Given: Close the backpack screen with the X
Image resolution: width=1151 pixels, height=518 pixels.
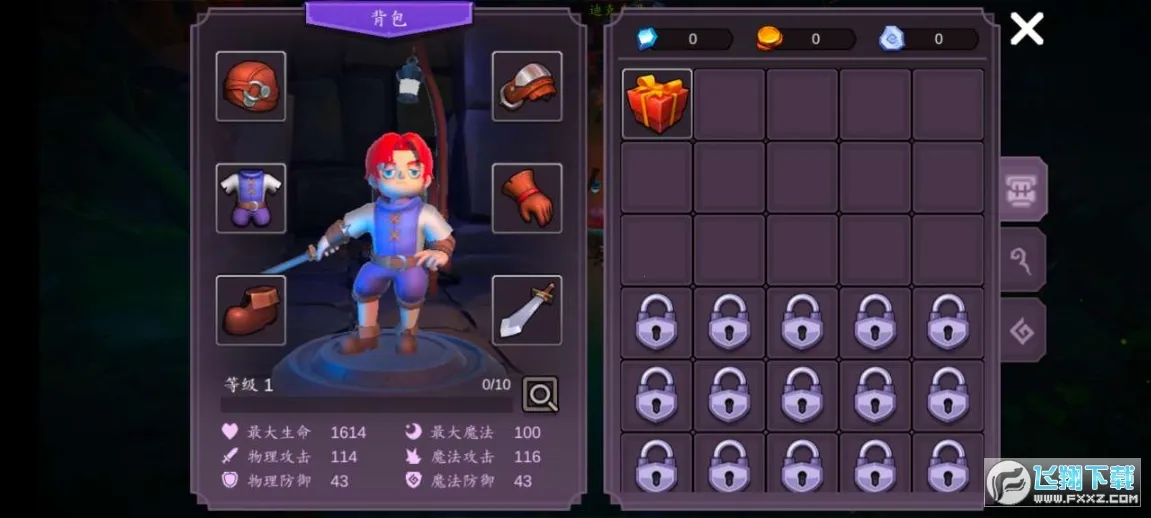Looking at the screenshot, I should [1026, 30].
